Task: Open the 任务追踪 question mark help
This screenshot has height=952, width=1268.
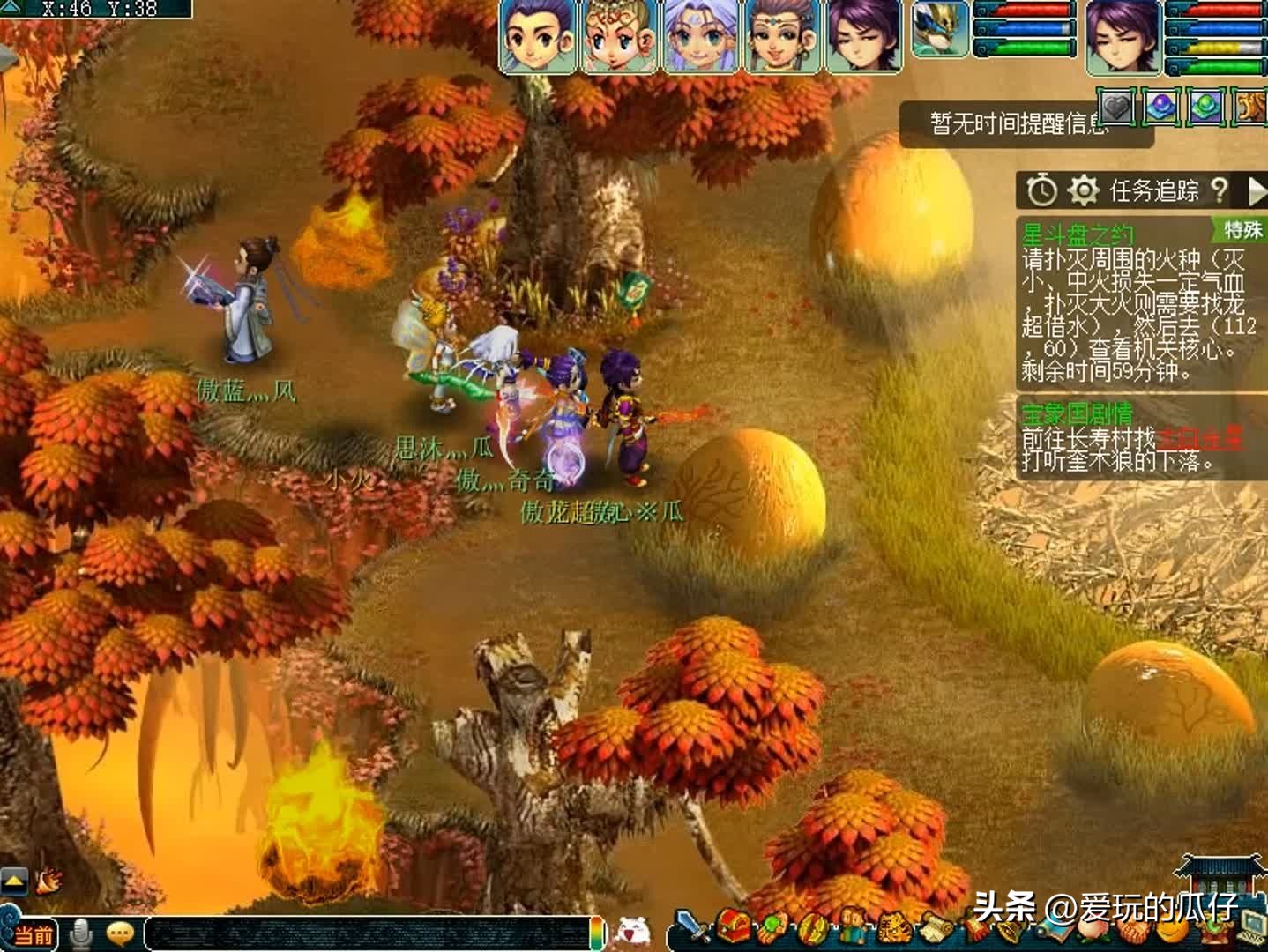Action: 1220,190
